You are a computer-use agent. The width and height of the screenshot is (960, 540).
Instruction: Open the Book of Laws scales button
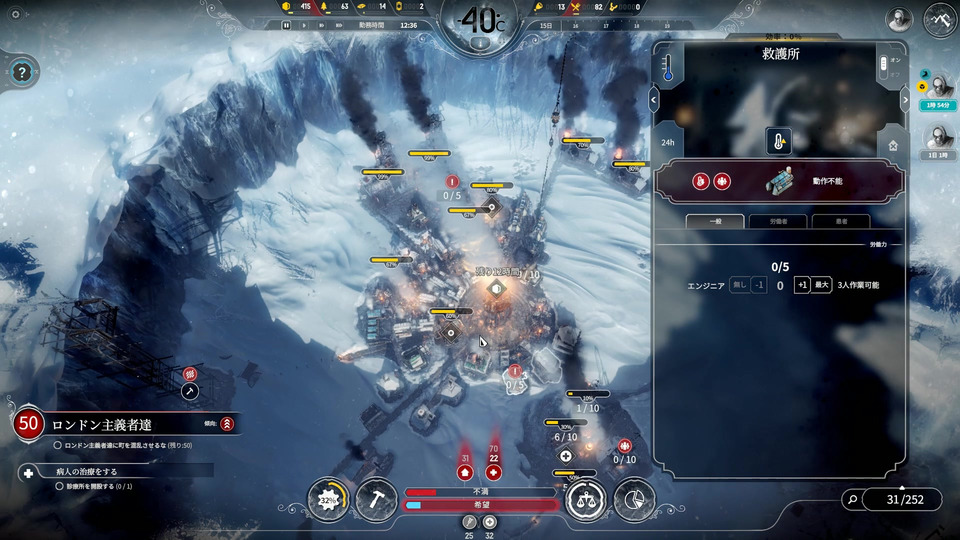tap(585, 499)
